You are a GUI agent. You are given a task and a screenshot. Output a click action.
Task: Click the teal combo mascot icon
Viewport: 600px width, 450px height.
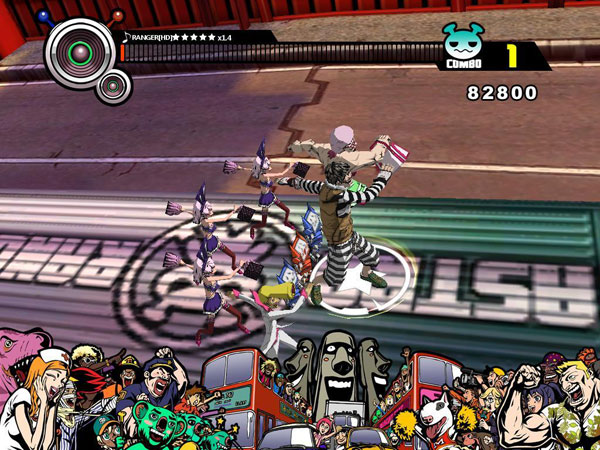(462, 42)
